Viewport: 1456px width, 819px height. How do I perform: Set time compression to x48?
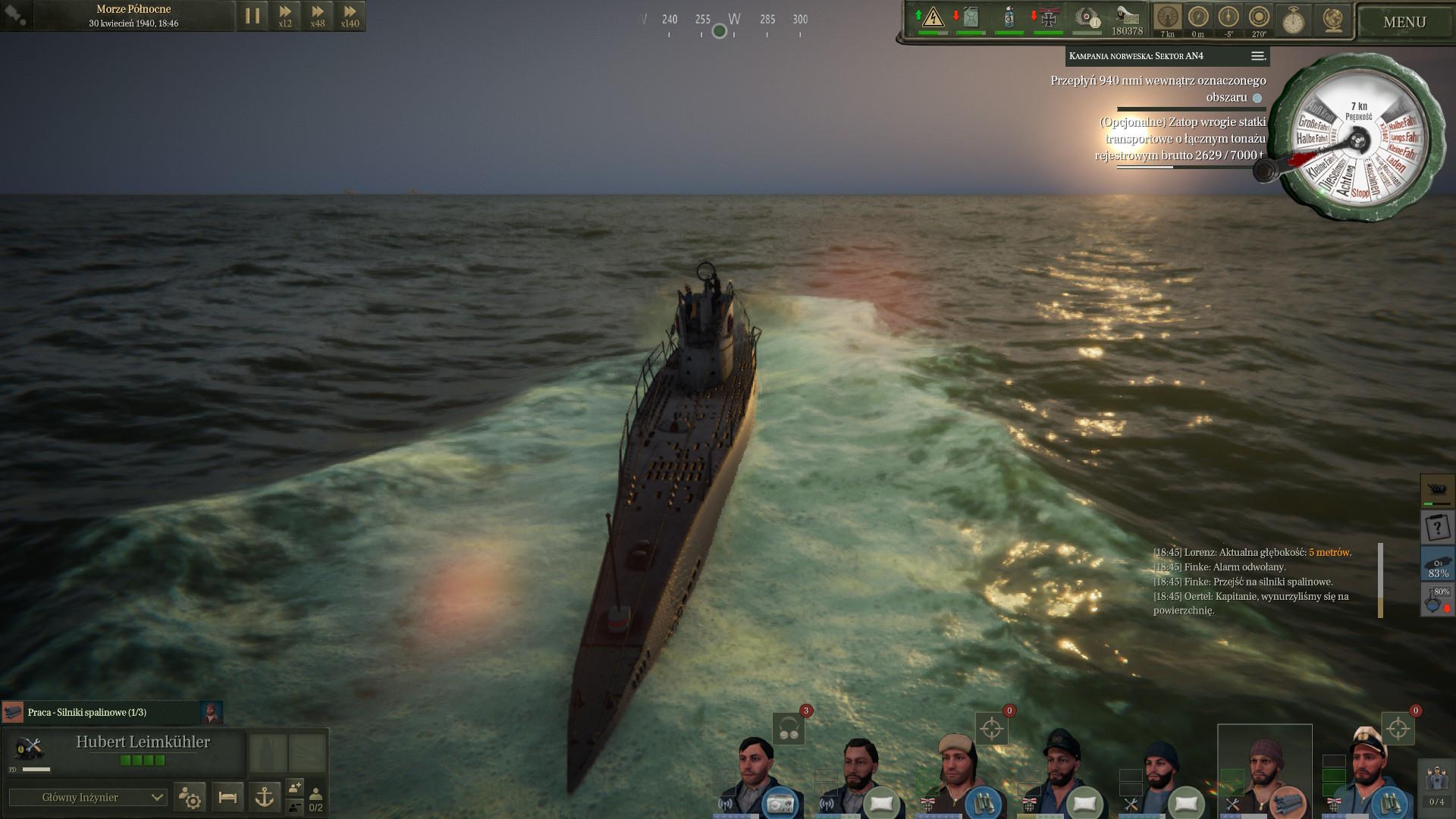(x=318, y=16)
